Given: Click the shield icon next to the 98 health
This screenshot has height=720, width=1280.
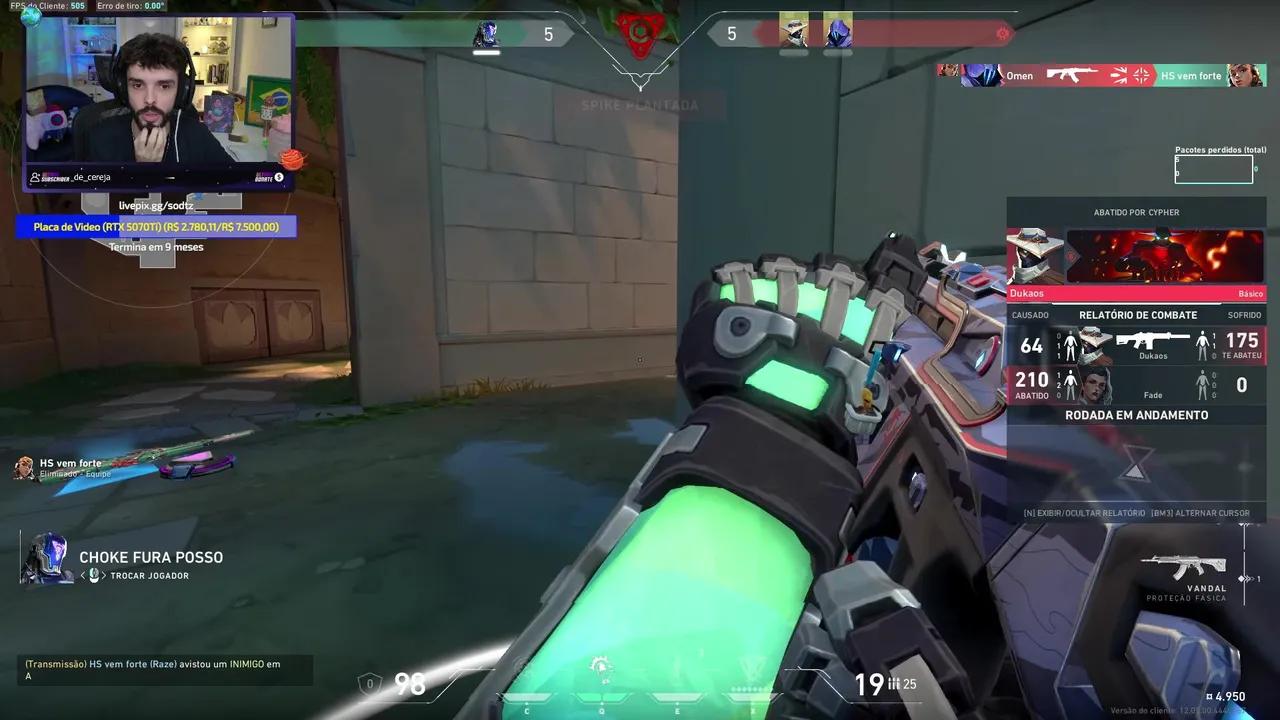Looking at the screenshot, I should (369, 684).
